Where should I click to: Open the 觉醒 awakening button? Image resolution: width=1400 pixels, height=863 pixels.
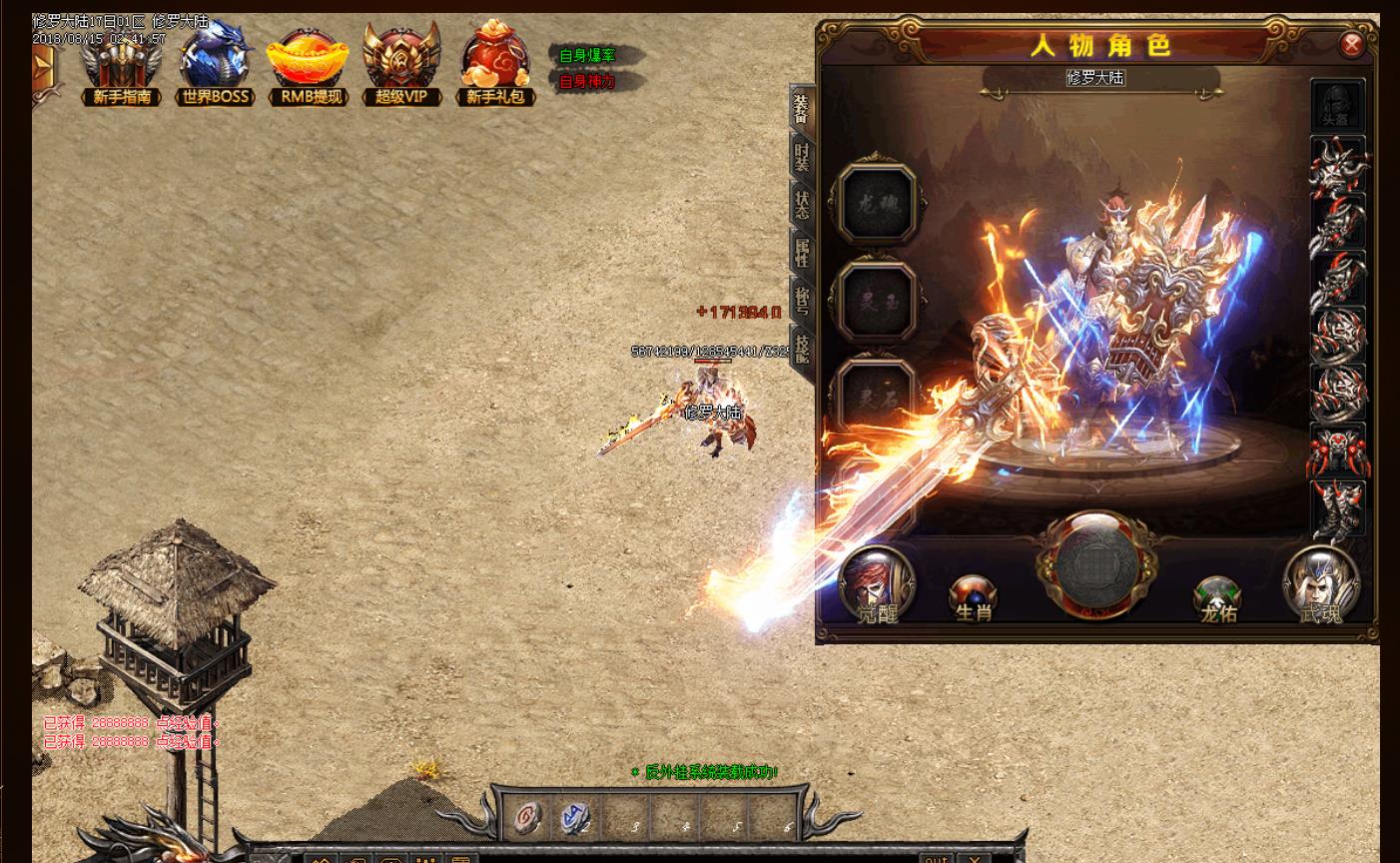click(877, 585)
